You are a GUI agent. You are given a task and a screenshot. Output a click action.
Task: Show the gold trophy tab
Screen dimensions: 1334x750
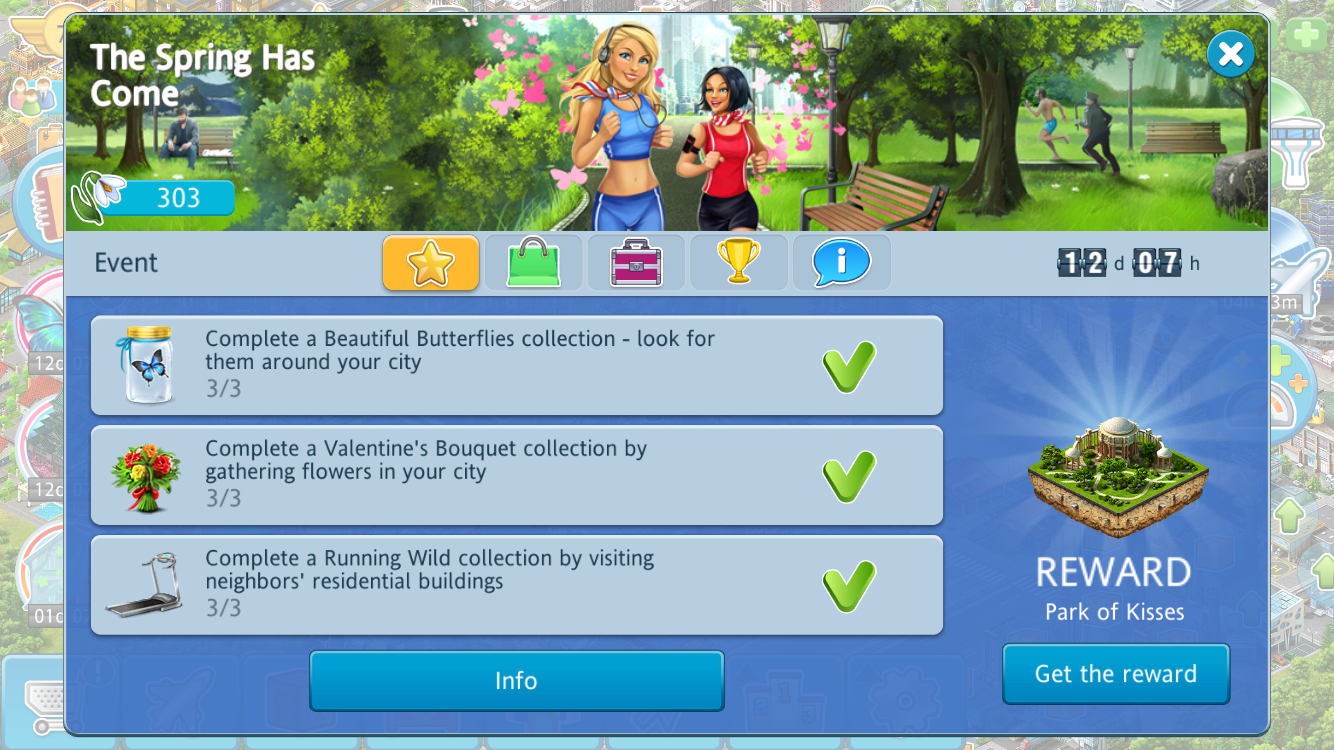(x=739, y=263)
